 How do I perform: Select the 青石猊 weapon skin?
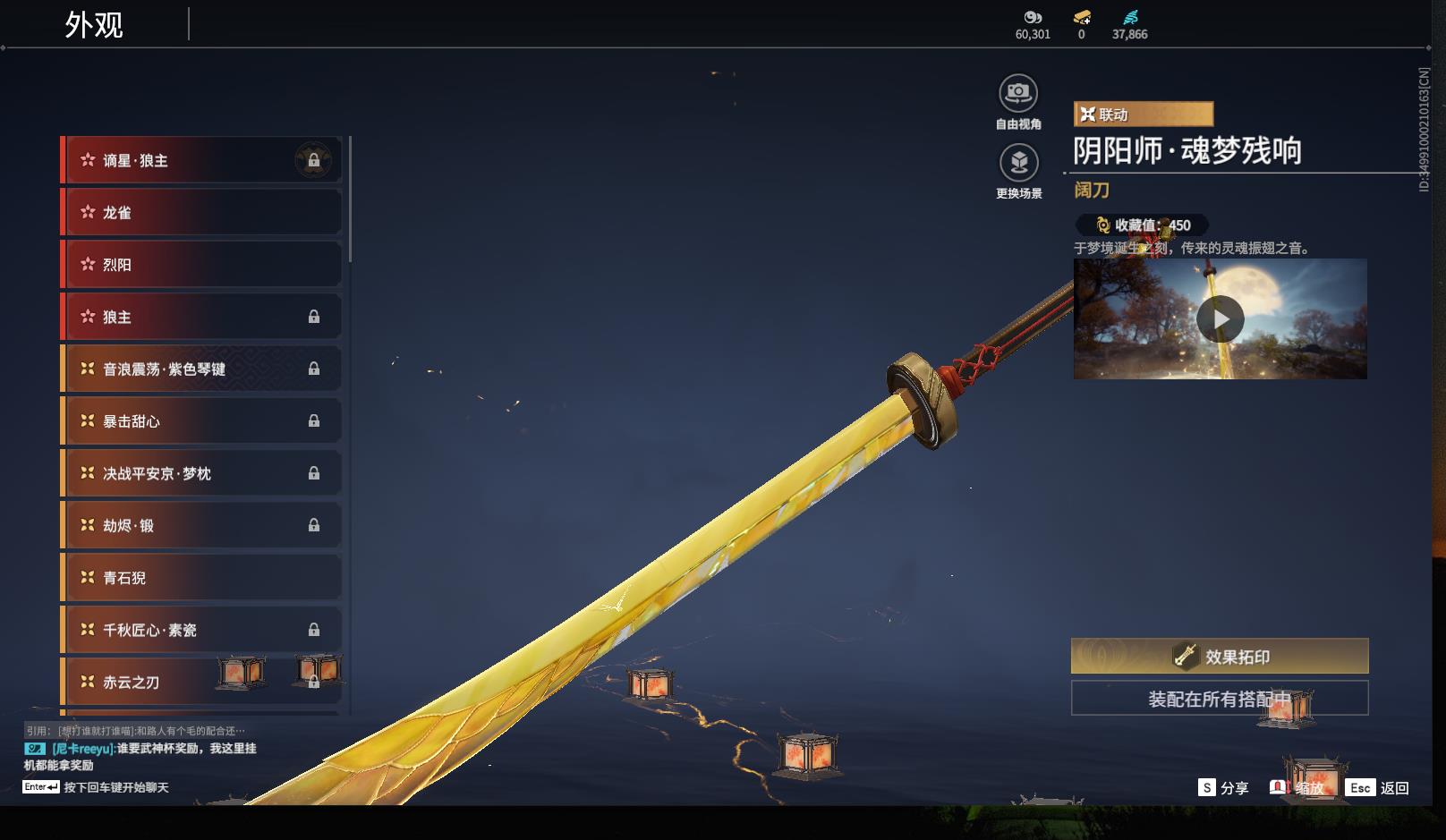pos(201,578)
